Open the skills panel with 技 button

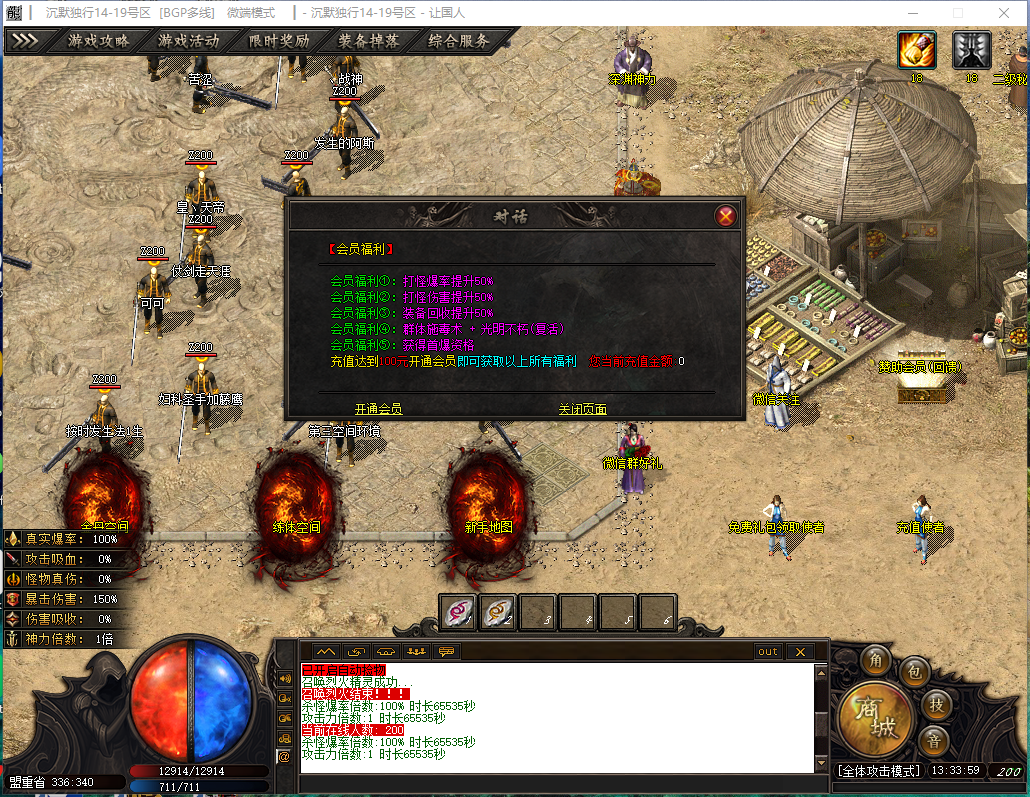tap(935, 704)
